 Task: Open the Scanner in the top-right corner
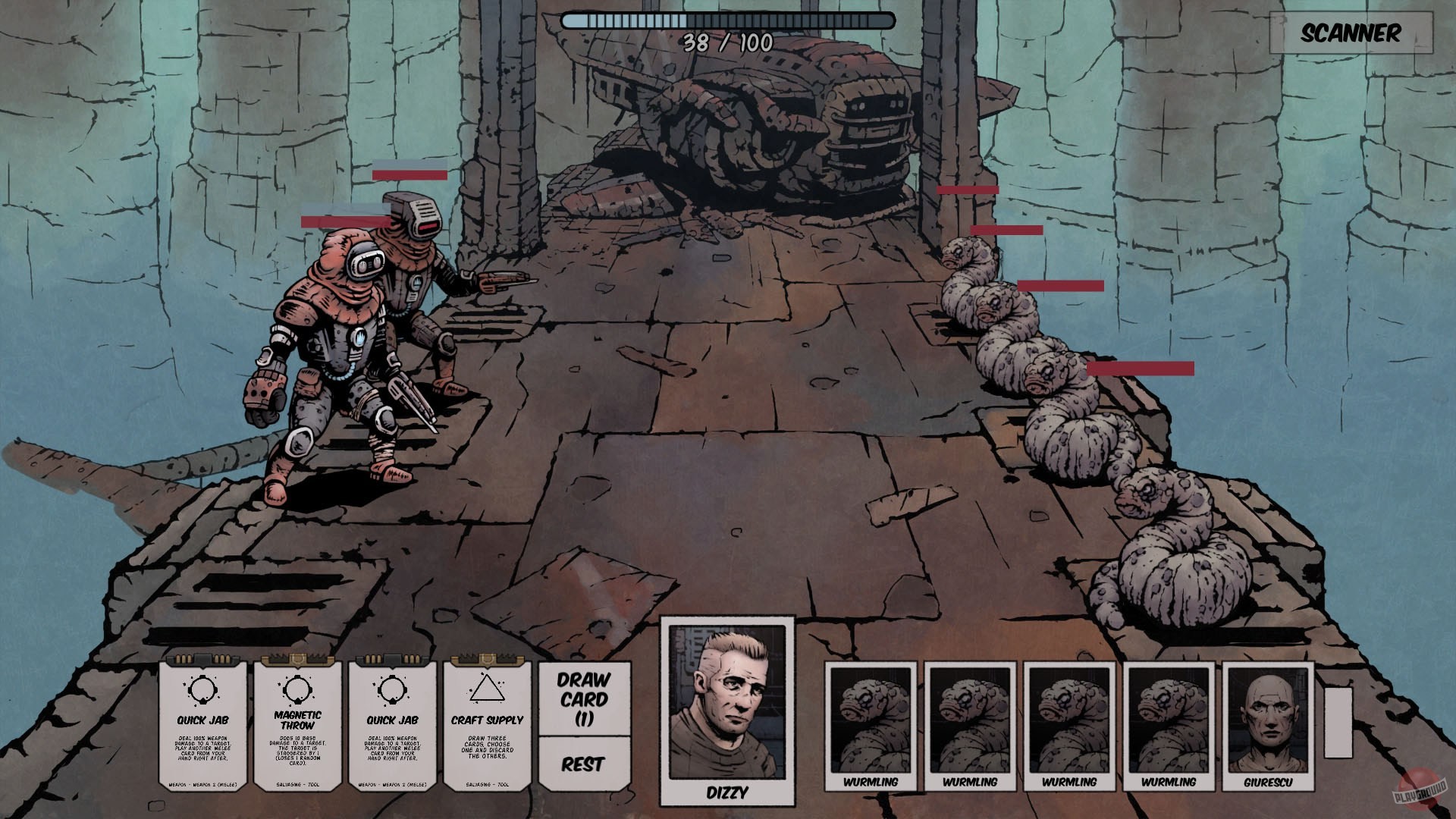1351,33
